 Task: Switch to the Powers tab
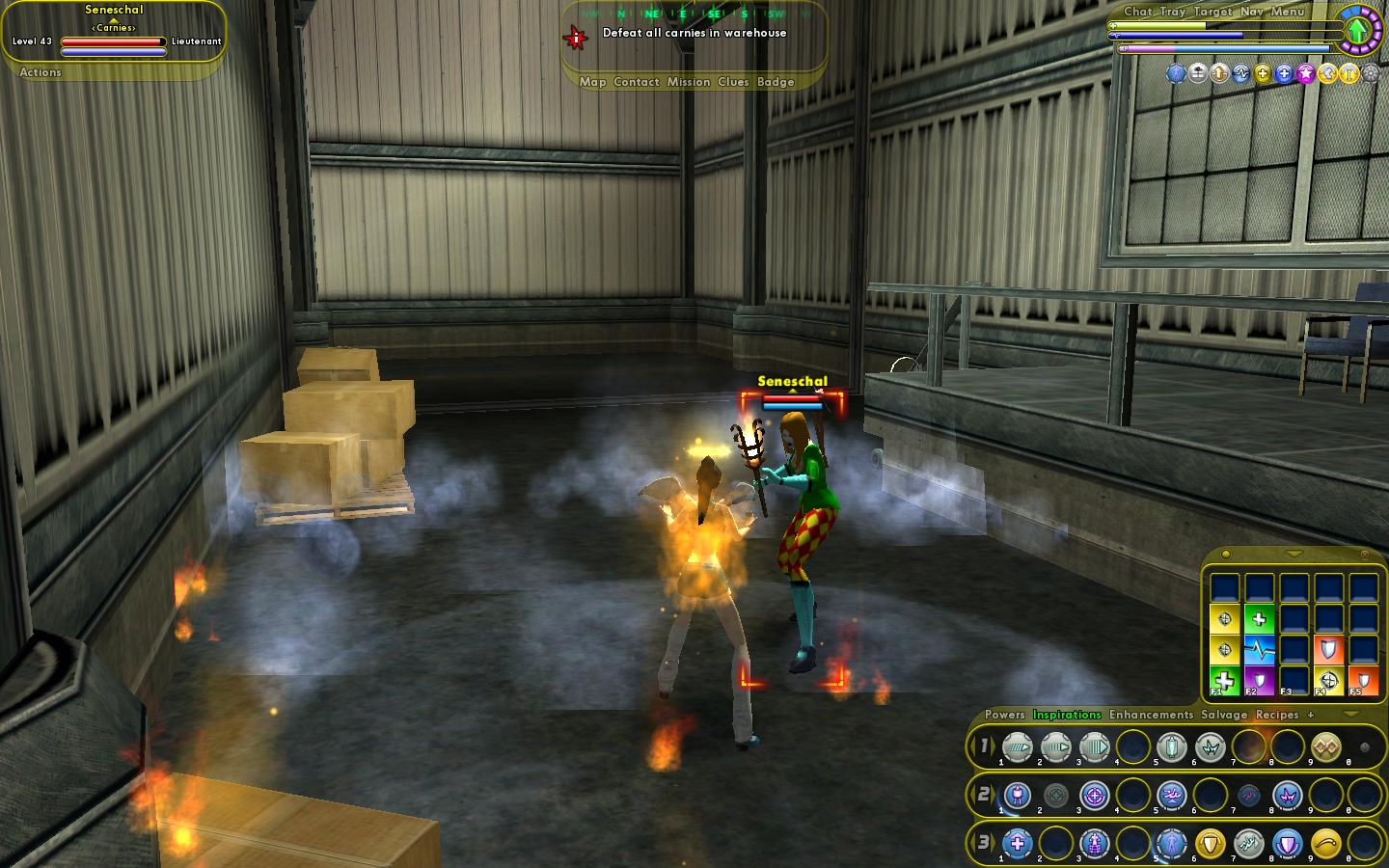coord(1004,715)
